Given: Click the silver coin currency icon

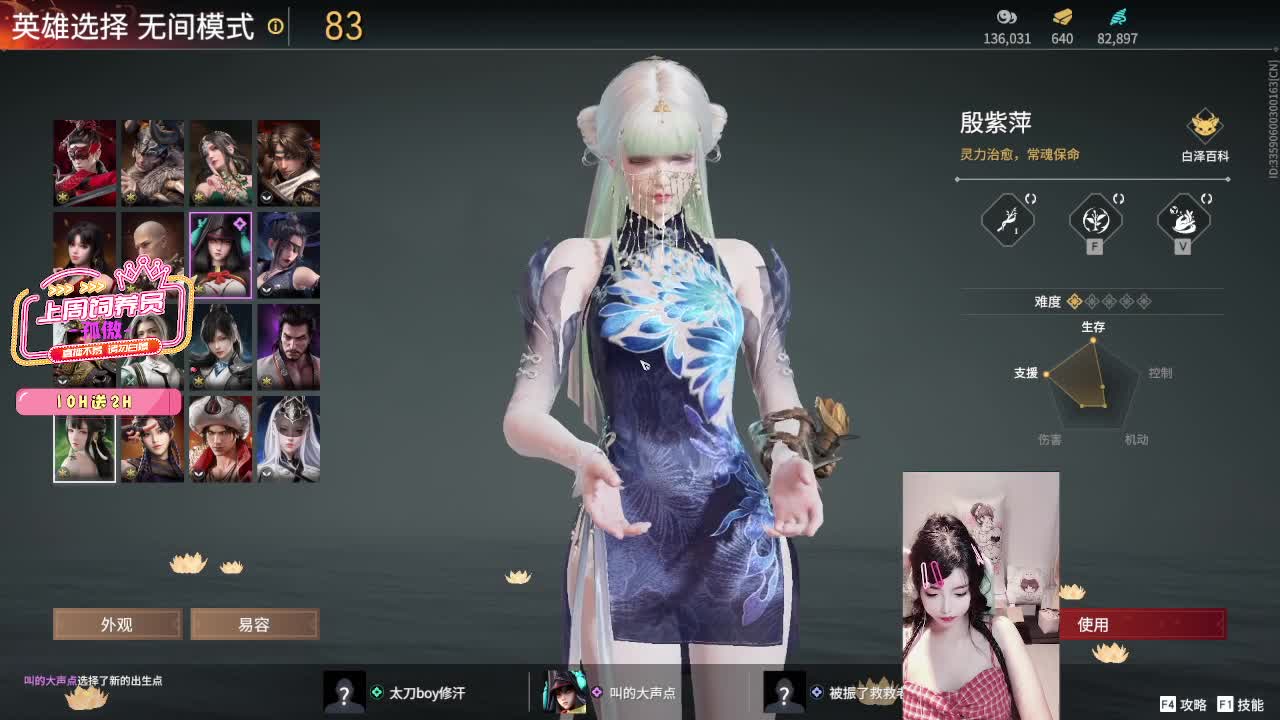Looking at the screenshot, I should point(1006,17).
